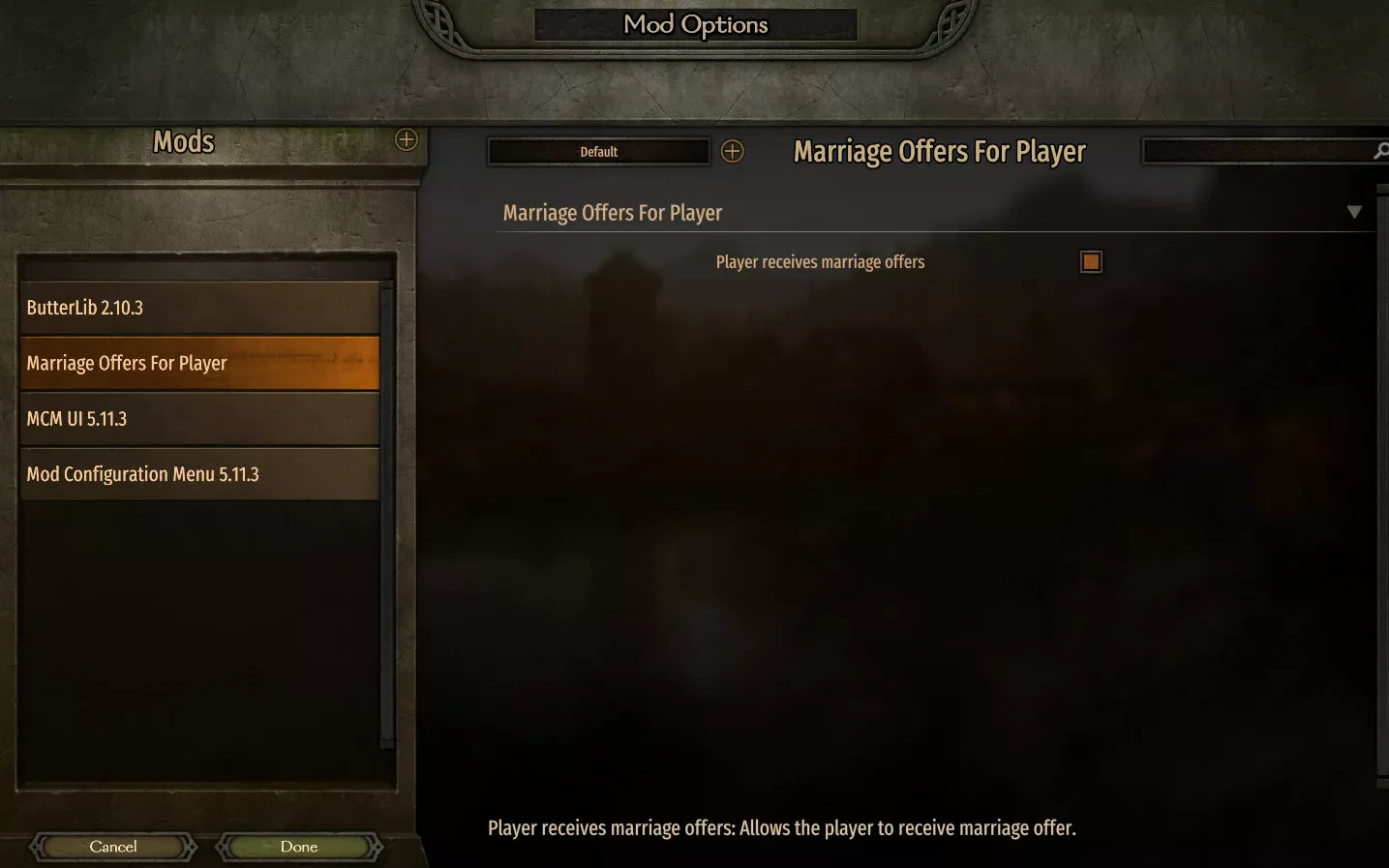
Task: Click the 'Player receives marriage offers' label text
Action: 819,261
